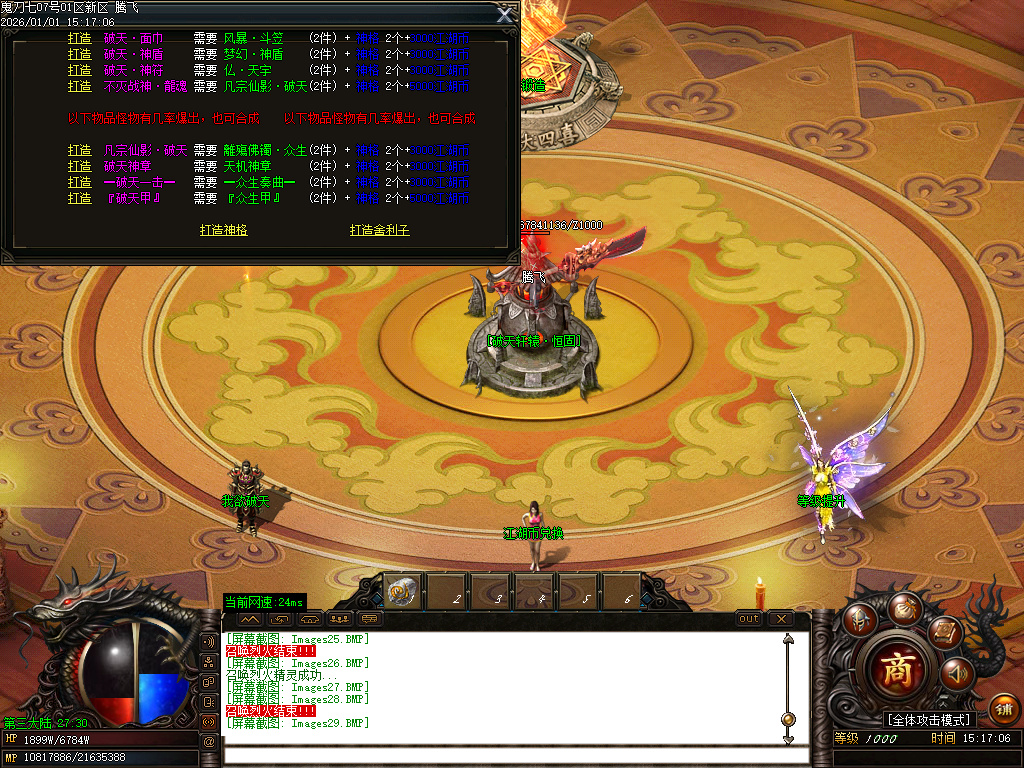Forge the 『破天甲』 armor

click(80, 199)
